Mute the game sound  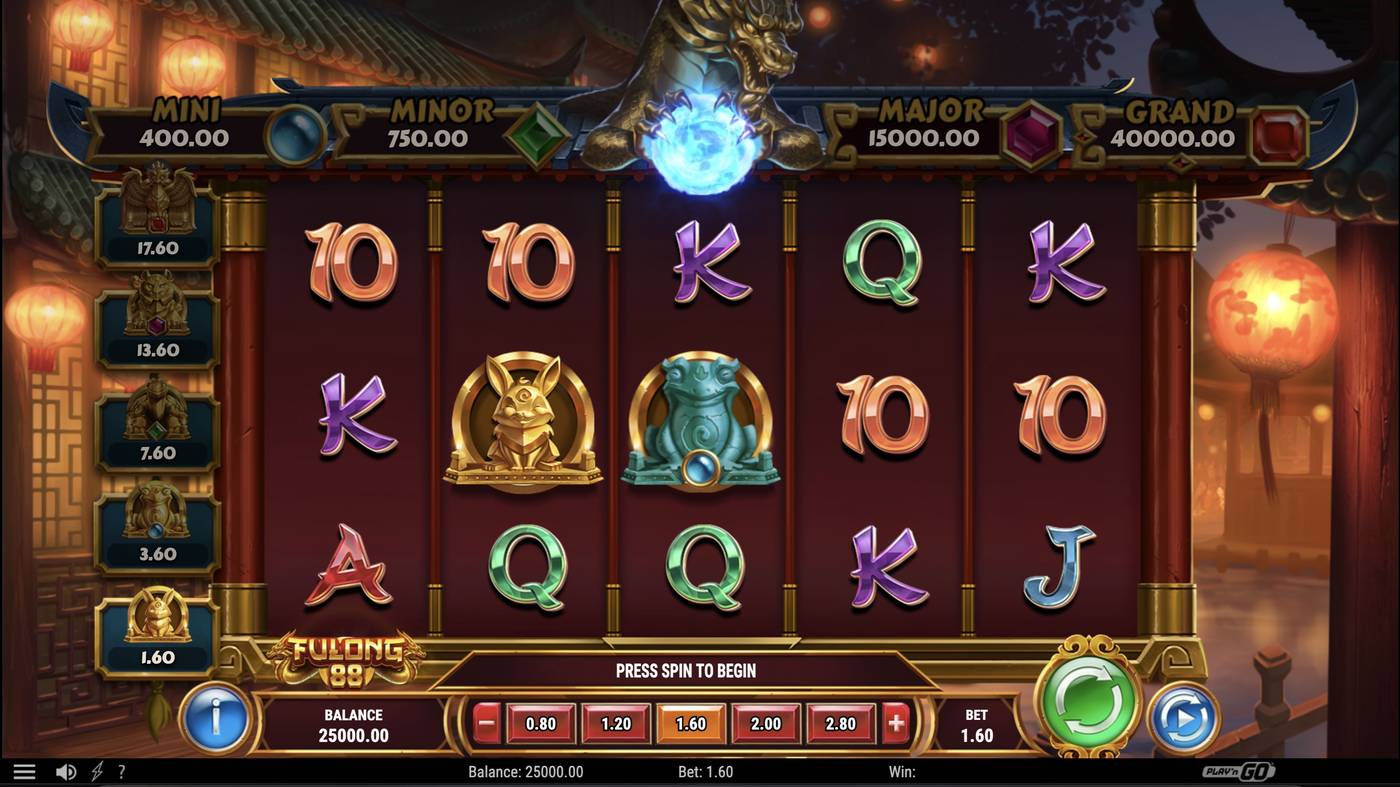pyautogui.click(x=64, y=770)
